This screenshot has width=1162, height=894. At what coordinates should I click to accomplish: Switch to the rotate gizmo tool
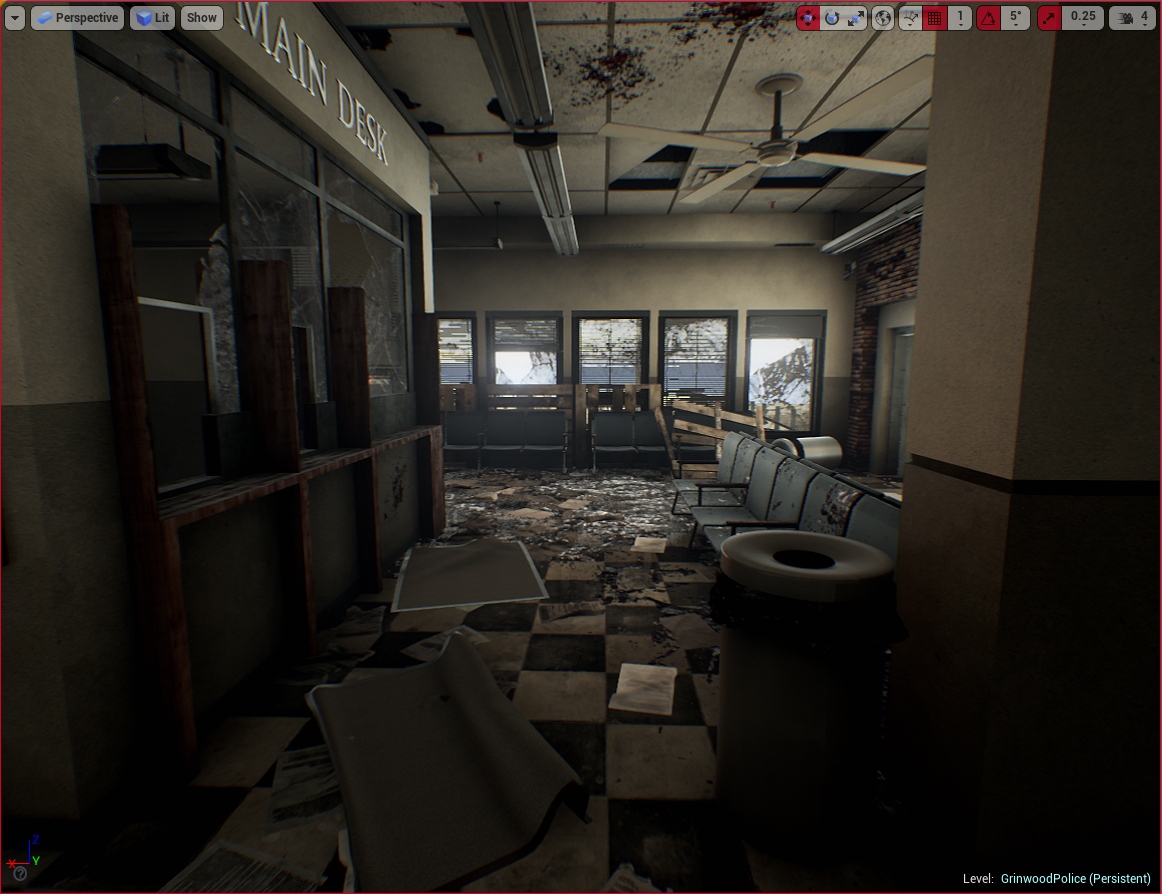832,18
